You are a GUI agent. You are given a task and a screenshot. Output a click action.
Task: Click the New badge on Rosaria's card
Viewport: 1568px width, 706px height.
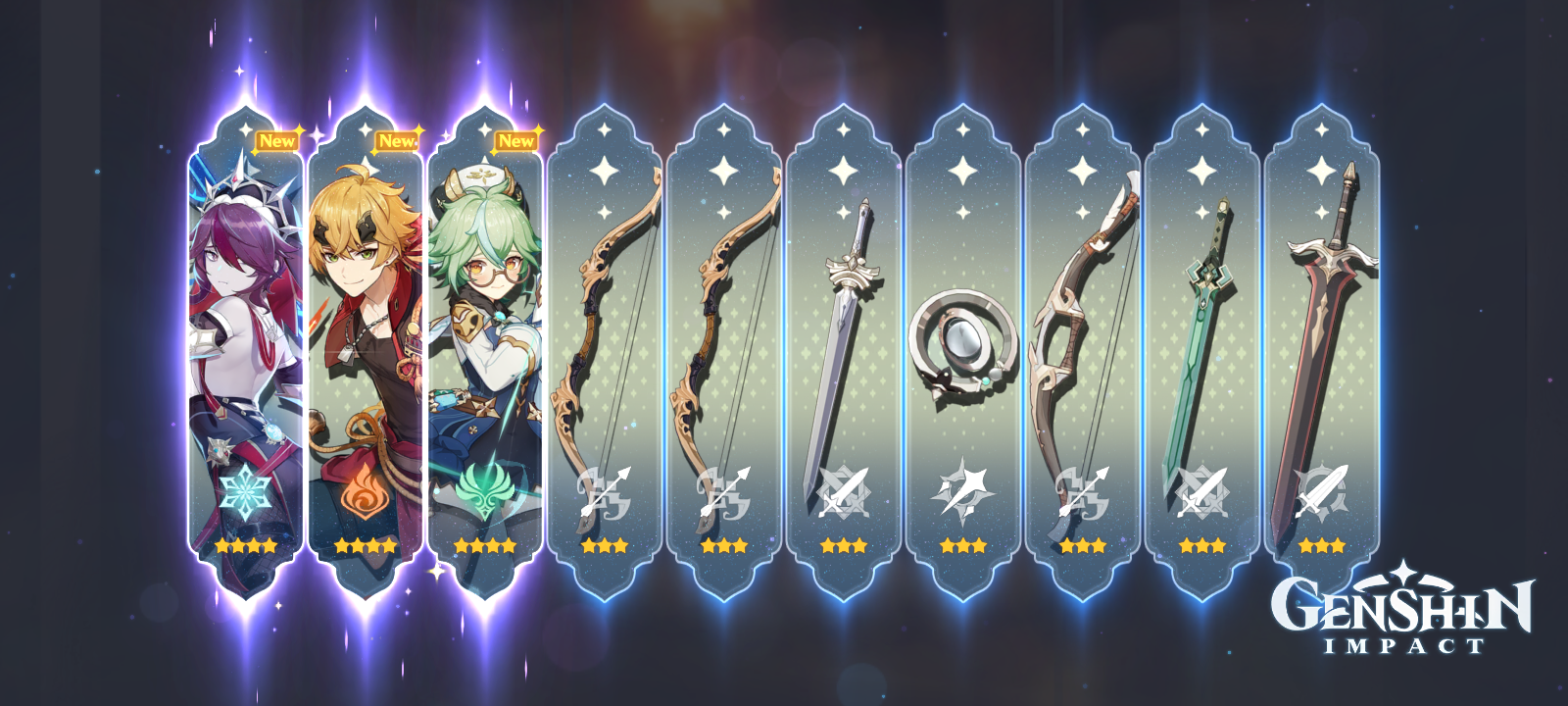pyautogui.click(x=279, y=139)
